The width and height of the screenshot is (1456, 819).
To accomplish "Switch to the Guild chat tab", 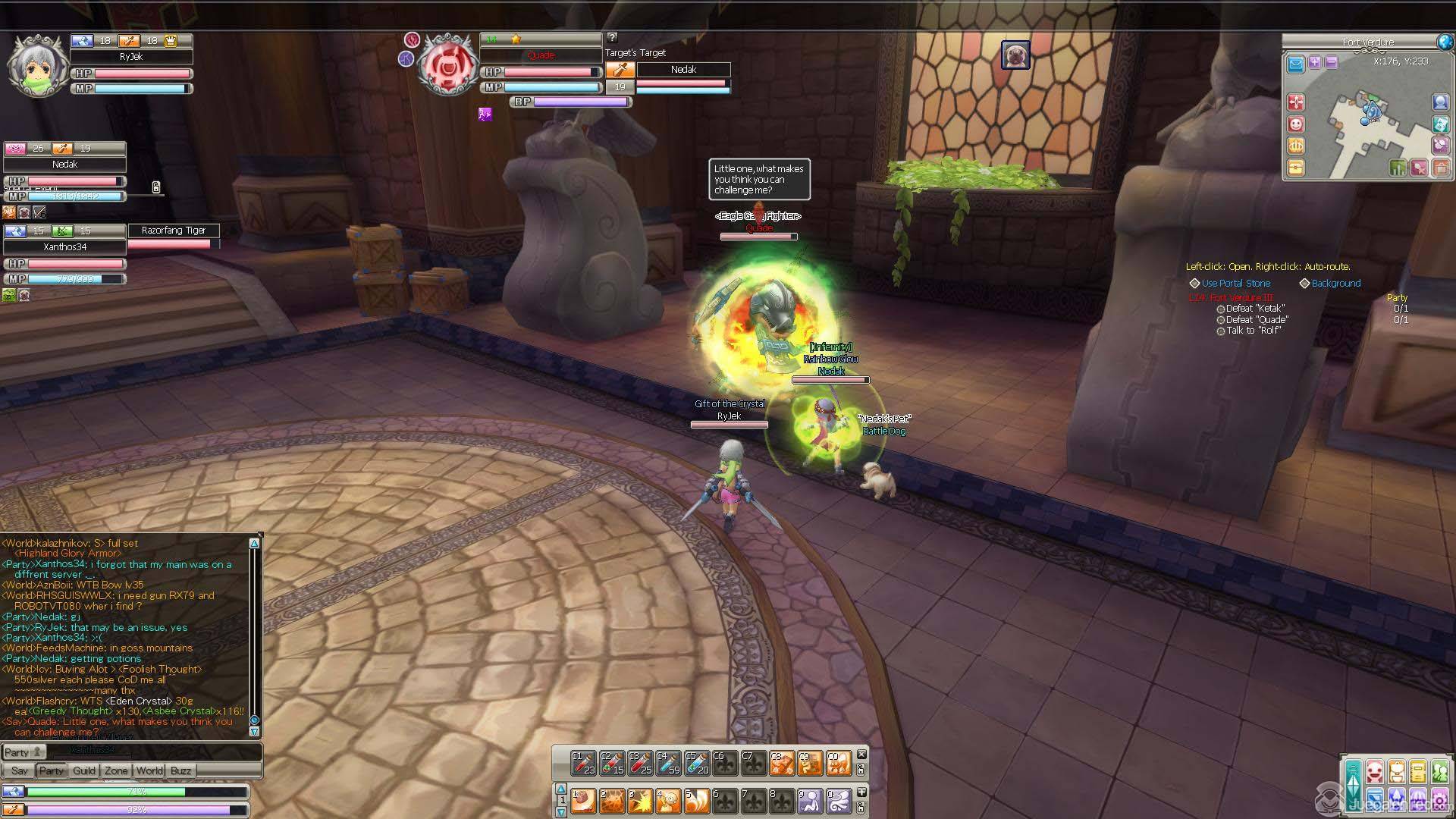I will click(x=84, y=770).
